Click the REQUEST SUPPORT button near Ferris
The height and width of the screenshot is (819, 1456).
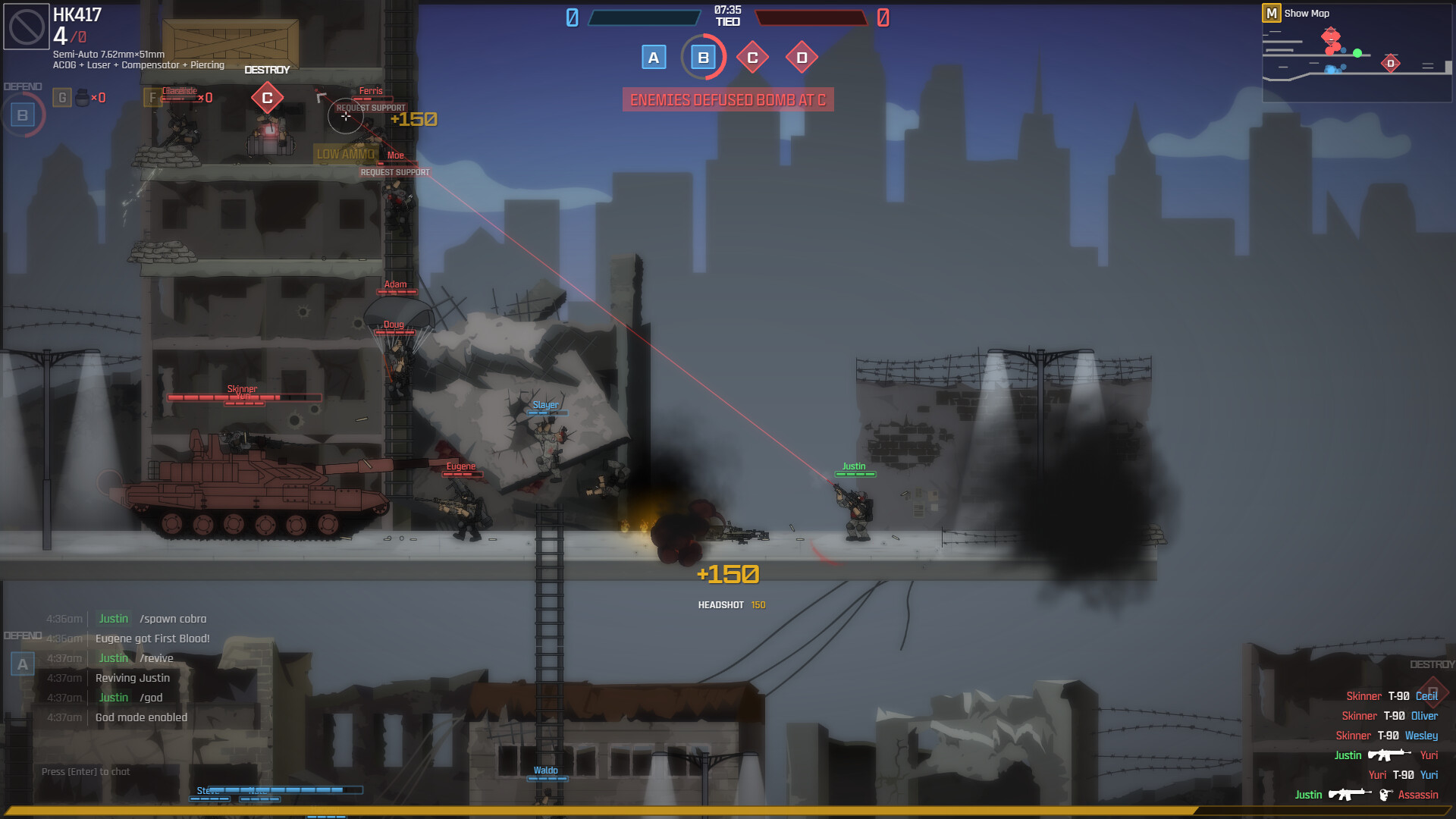pyautogui.click(x=369, y=108)
